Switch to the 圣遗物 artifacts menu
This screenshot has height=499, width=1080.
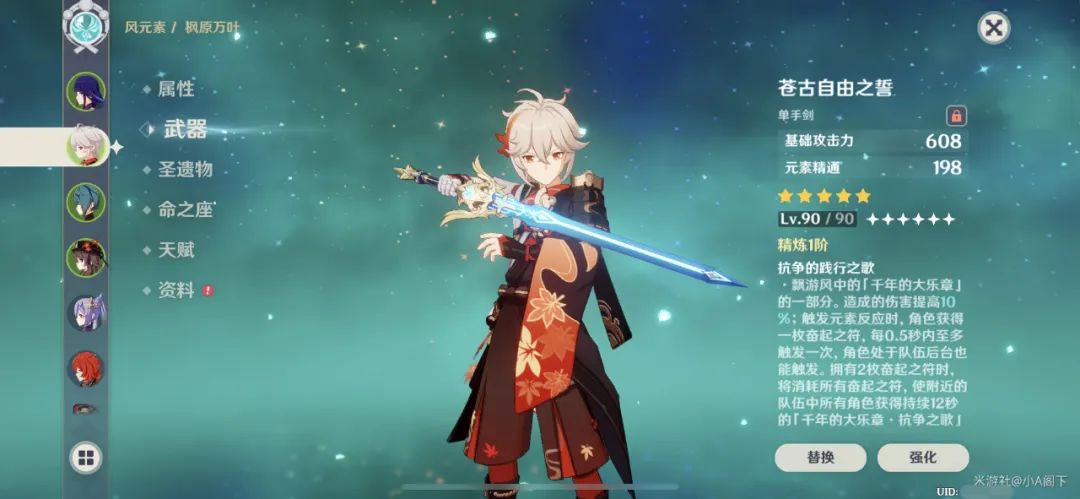tap(185, 169)
